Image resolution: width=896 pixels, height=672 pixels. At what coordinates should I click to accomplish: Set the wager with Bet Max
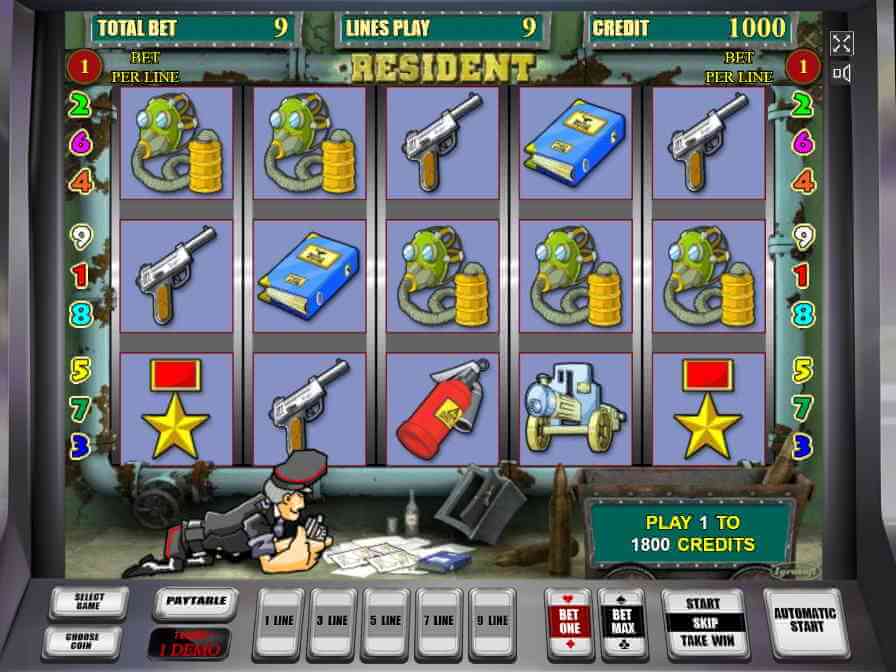click(621, 621)
